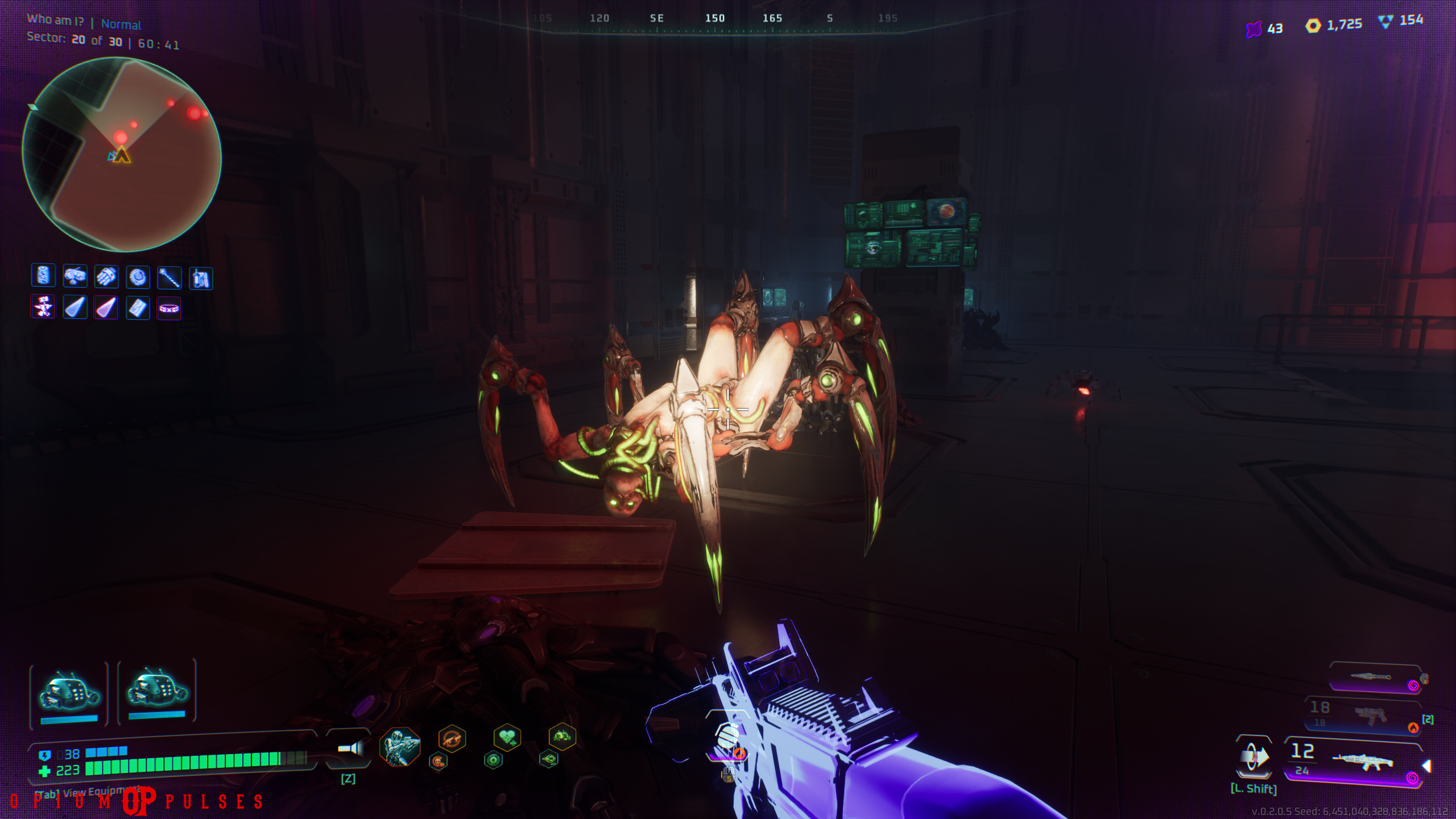
Task: Click the circular radar minimap
Action: click(x=122, y=154)
